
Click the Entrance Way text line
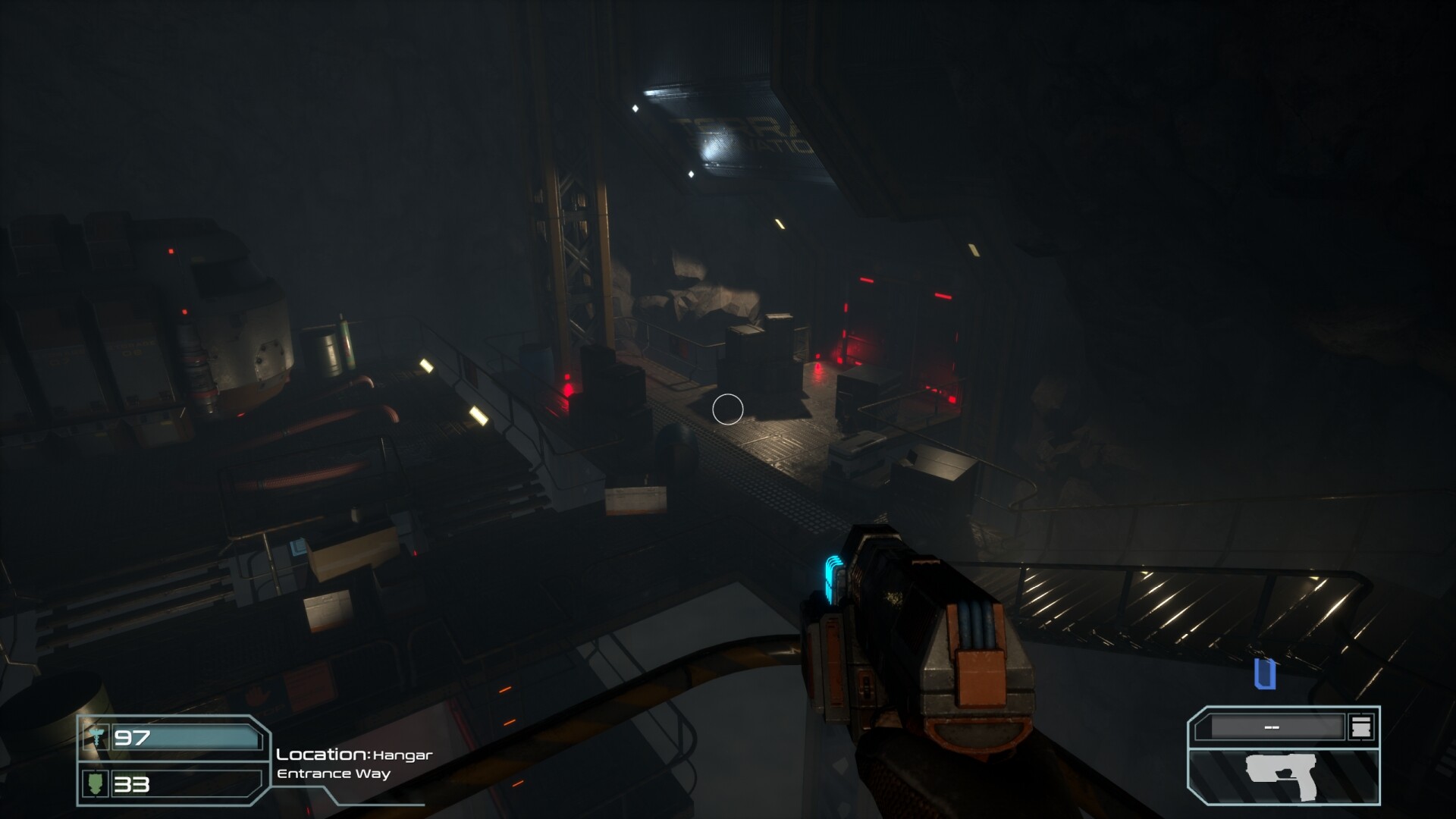coord(333,774)
